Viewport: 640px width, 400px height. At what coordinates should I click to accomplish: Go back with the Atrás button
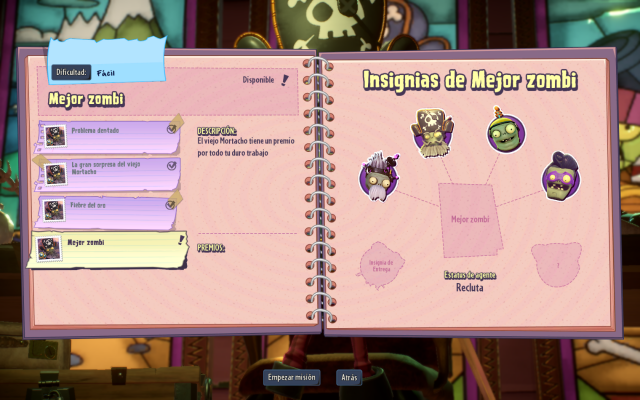[349, 377]
